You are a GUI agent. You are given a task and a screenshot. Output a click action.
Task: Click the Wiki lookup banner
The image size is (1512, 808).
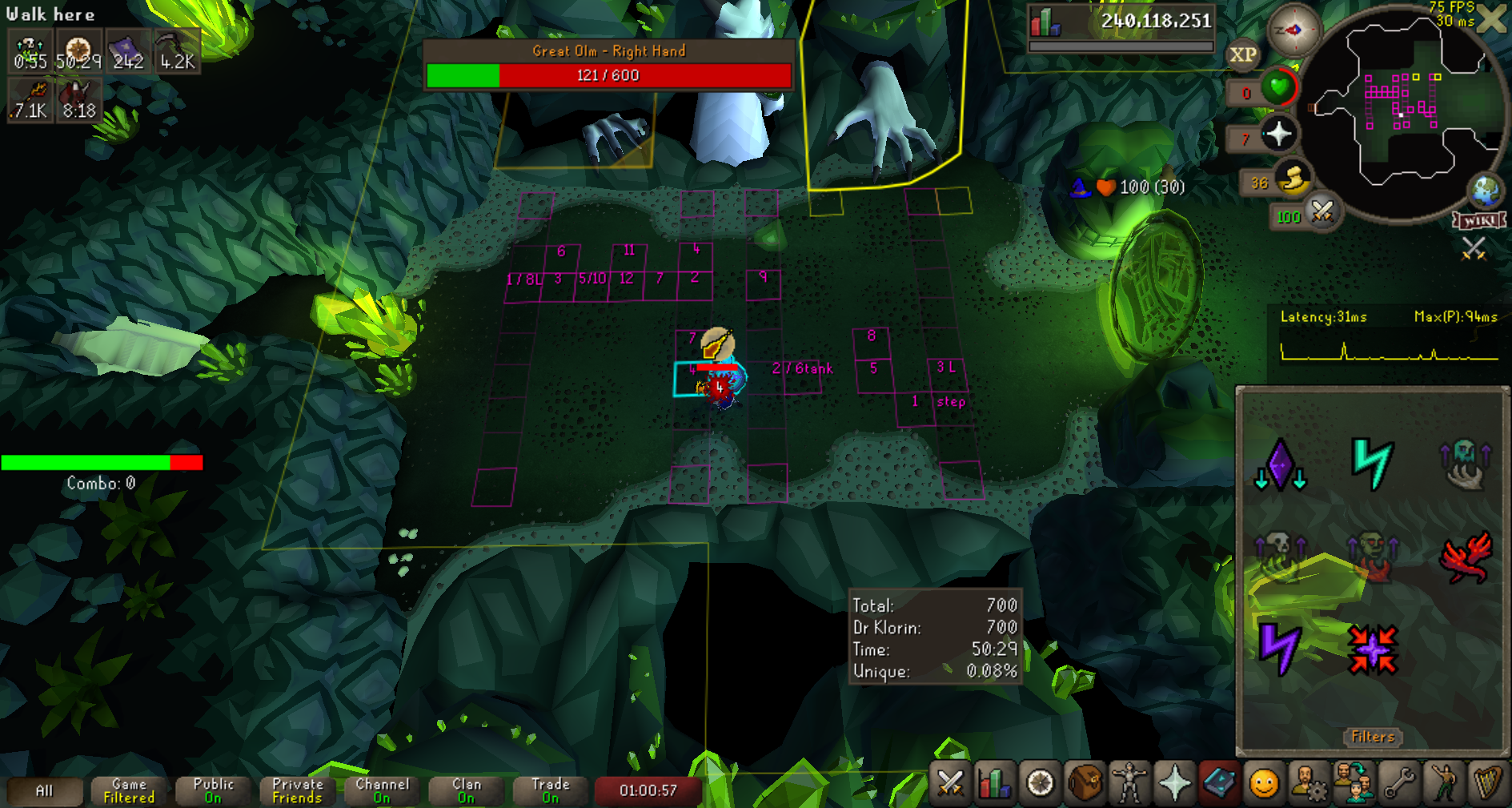click(x=1479, y=220)
